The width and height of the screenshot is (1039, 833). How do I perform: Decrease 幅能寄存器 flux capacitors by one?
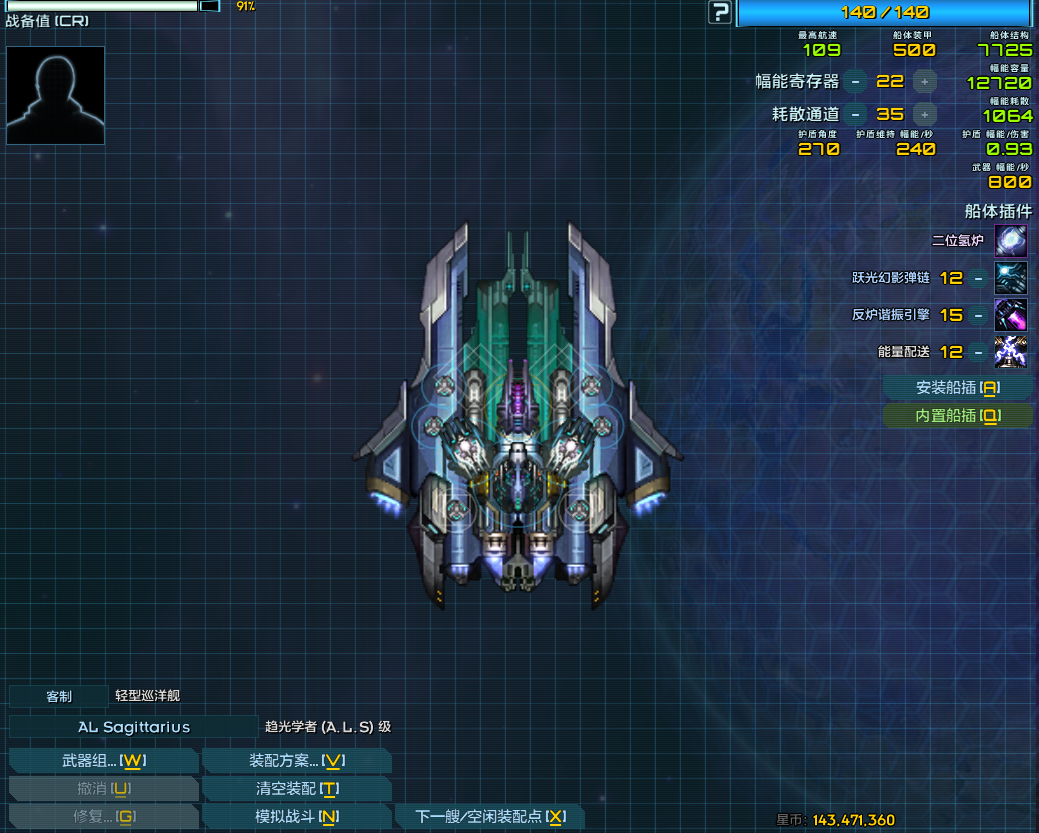pos(855,82)
